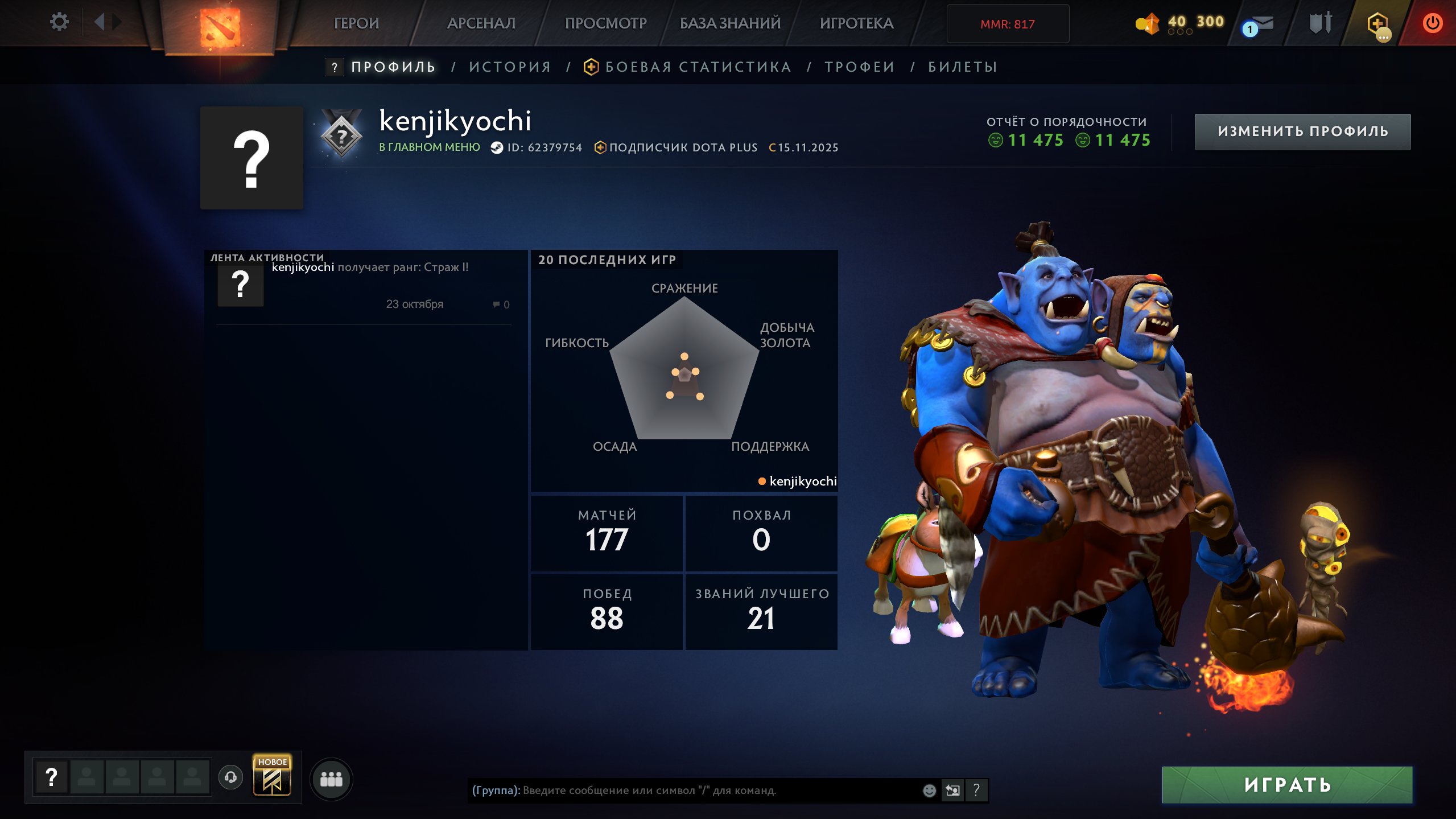Open the Dota Plus hexagon icon
The width and height of the screenshot is (1456, 819).
(1379, 24)
